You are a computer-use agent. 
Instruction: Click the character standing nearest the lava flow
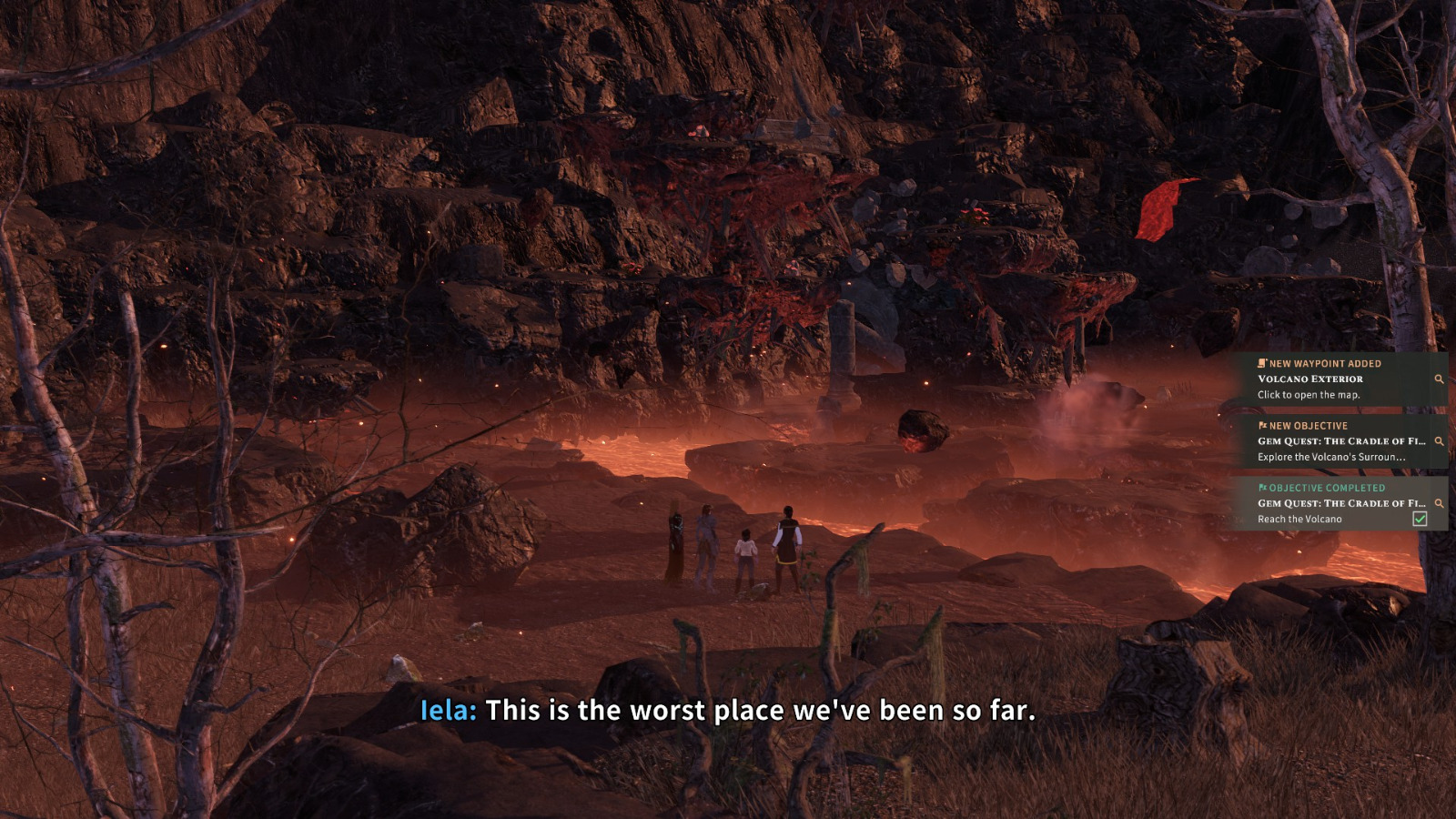tap(788, 541)
